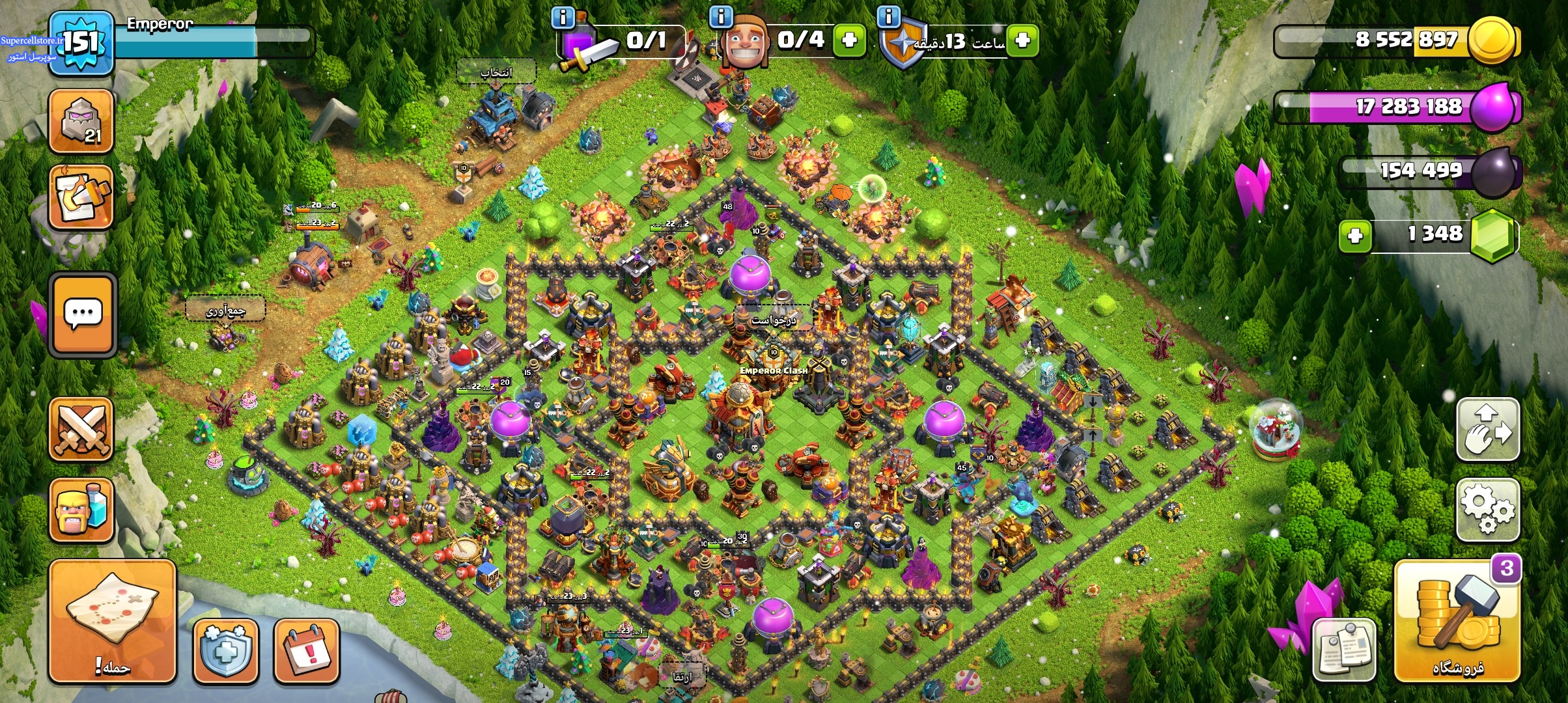Open the level 151 player profile badge
Screen dimensions: 1568x703
81,43
